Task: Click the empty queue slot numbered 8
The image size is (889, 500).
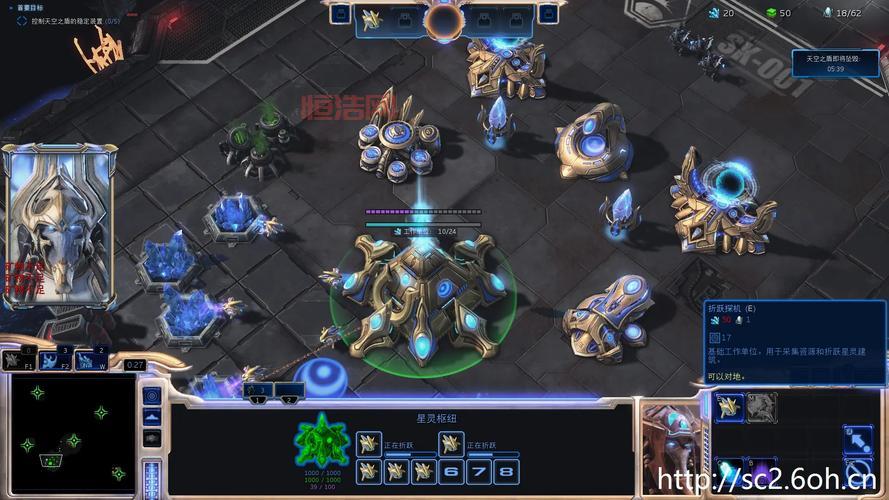Action: coord(508,471)
